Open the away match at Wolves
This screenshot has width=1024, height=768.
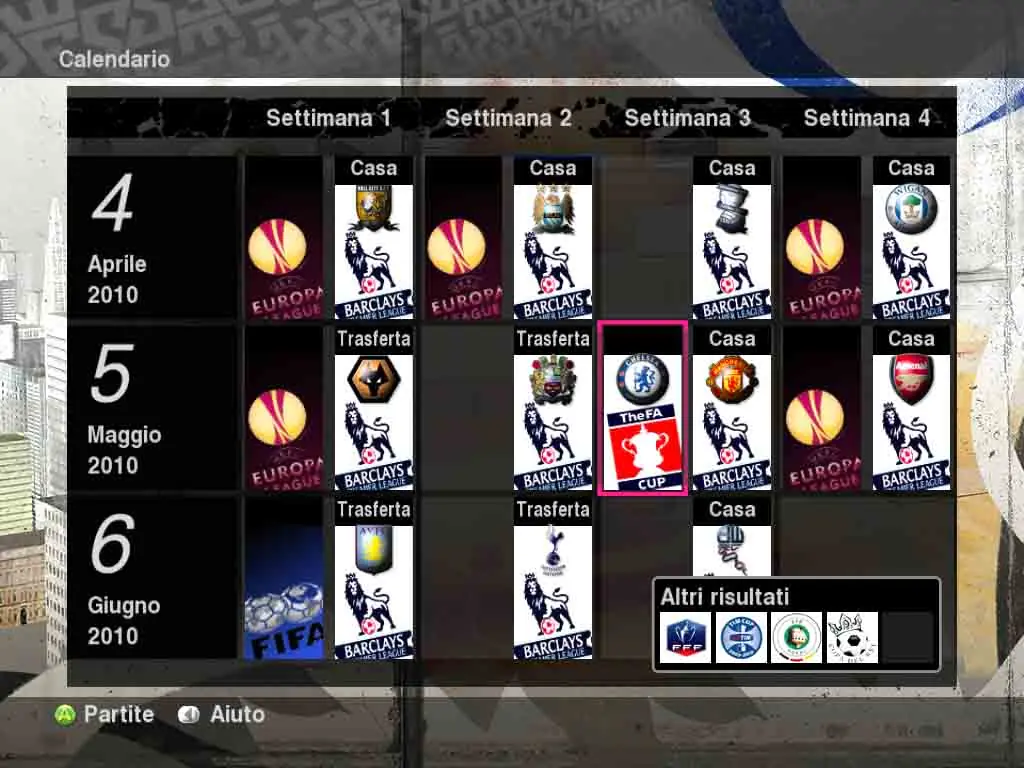point(373,408)
